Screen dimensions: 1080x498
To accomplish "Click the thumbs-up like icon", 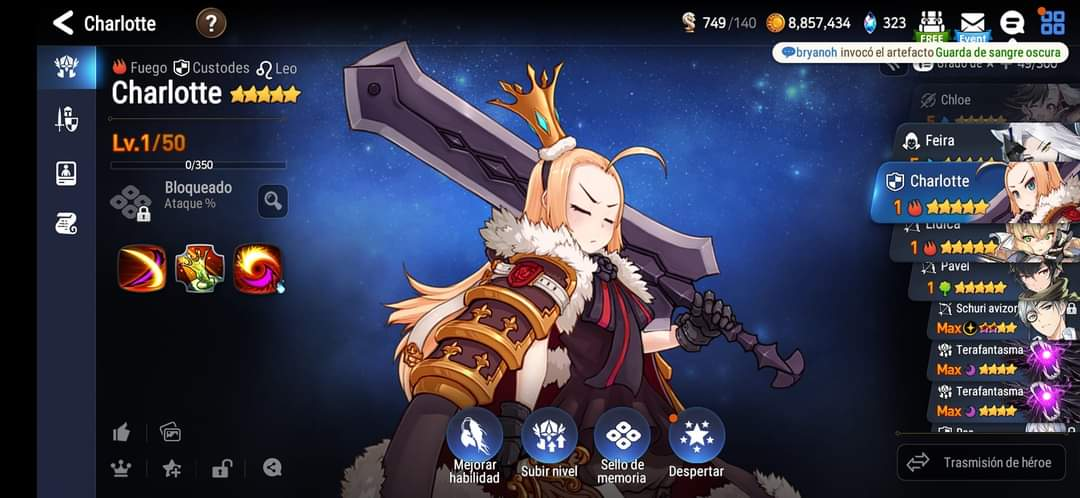I will pos(122,432).
